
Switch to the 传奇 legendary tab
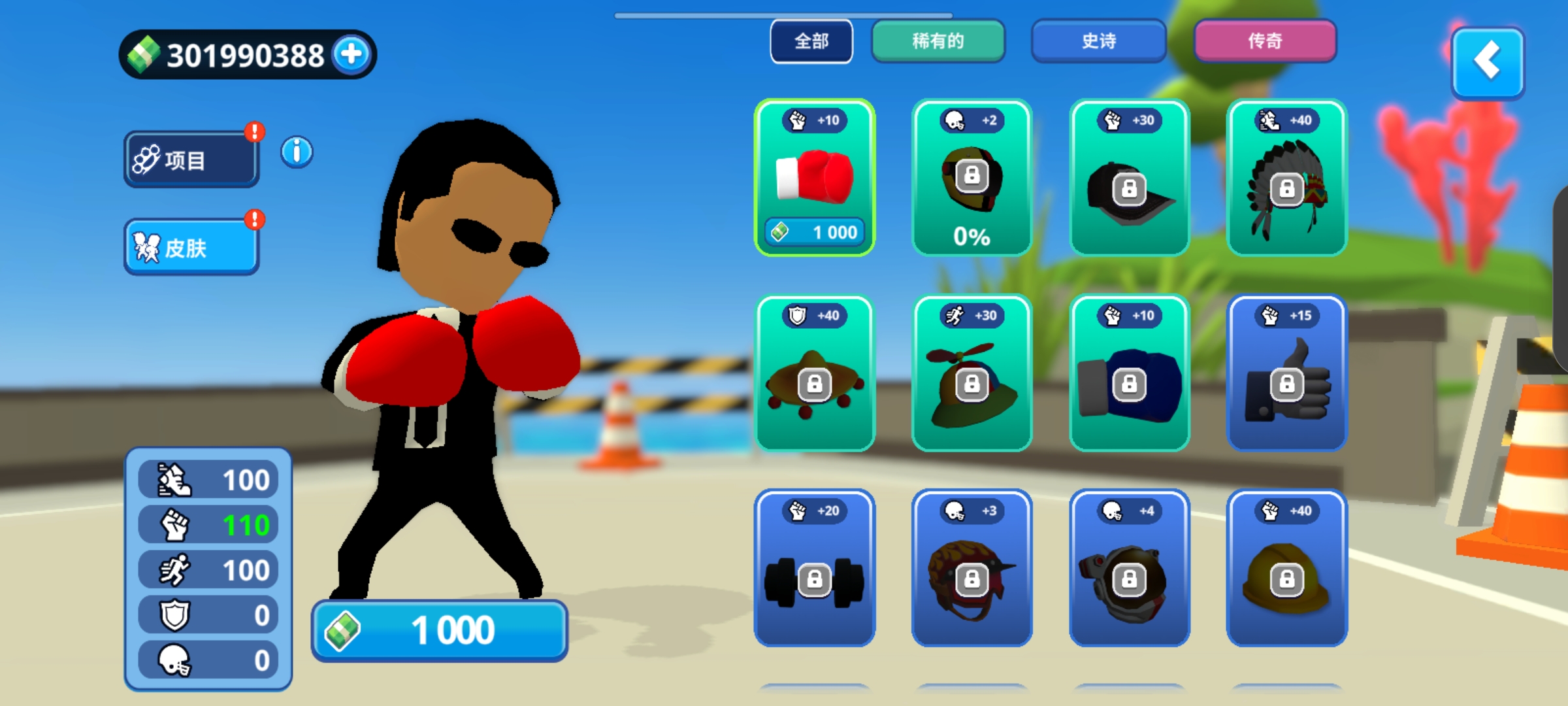(1265, 41)
